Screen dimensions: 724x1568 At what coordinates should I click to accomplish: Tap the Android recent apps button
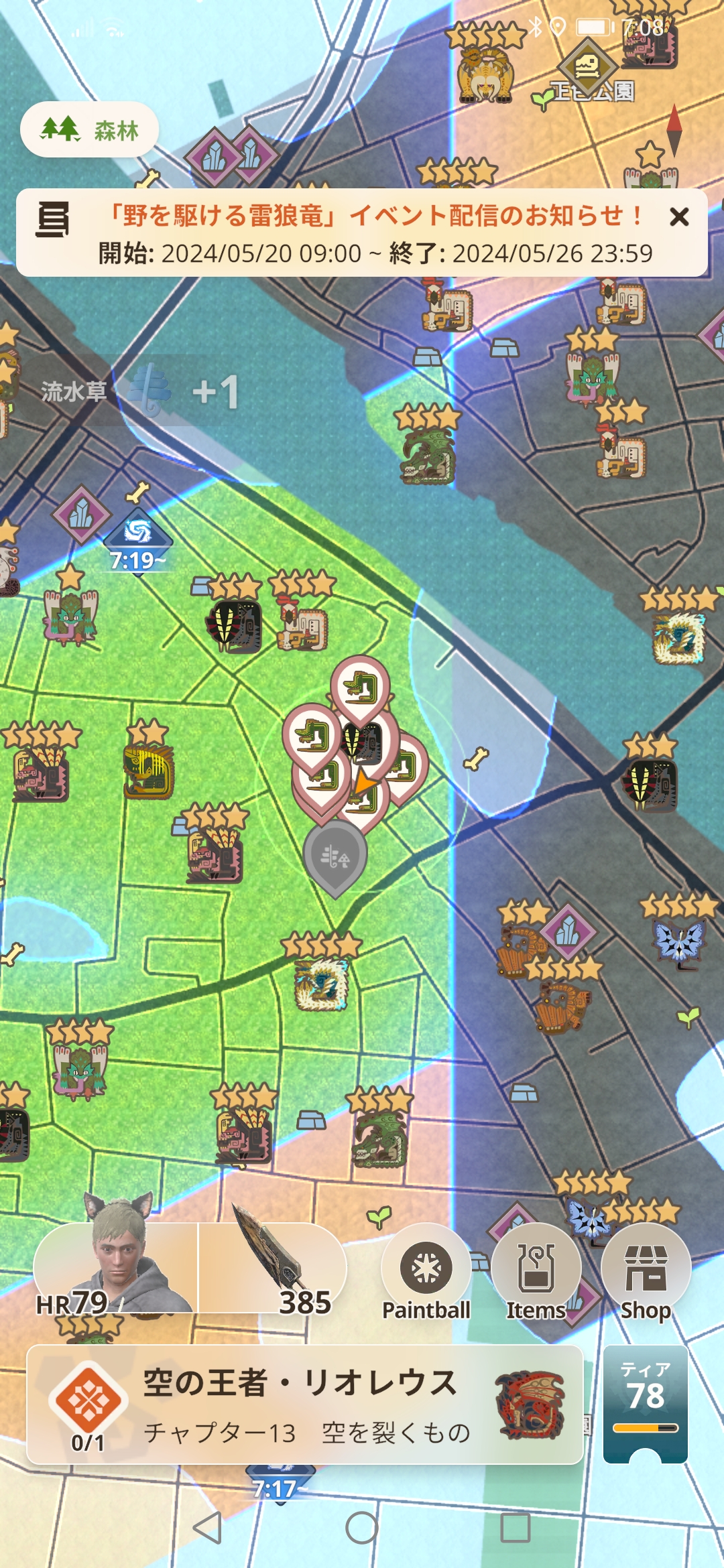click(516, 1527)
